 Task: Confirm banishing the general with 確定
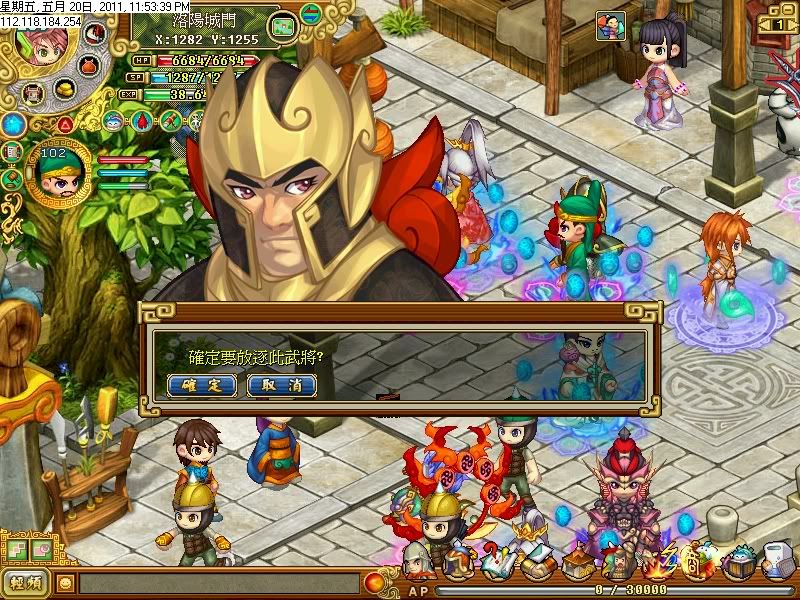coord(202,385)
